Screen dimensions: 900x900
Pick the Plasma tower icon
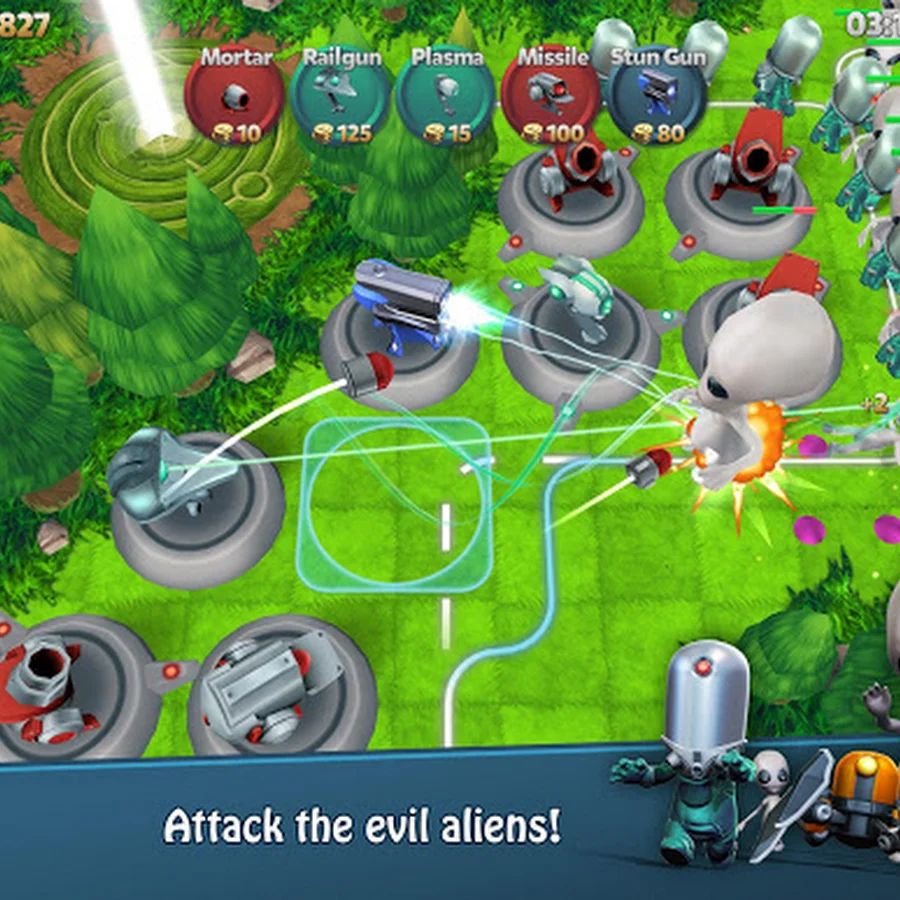click(x=445, y=98)
